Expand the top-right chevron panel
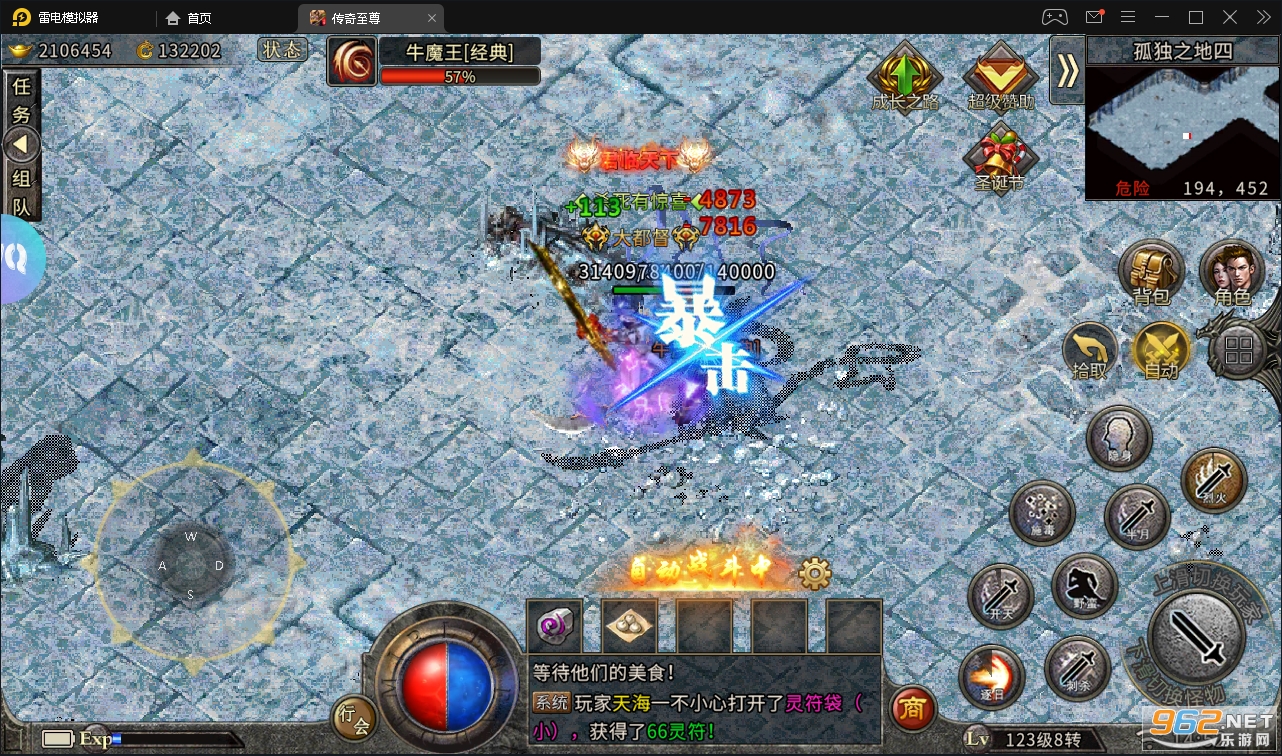Screen dimensions: 1282x756 (x=1066, y=72)
